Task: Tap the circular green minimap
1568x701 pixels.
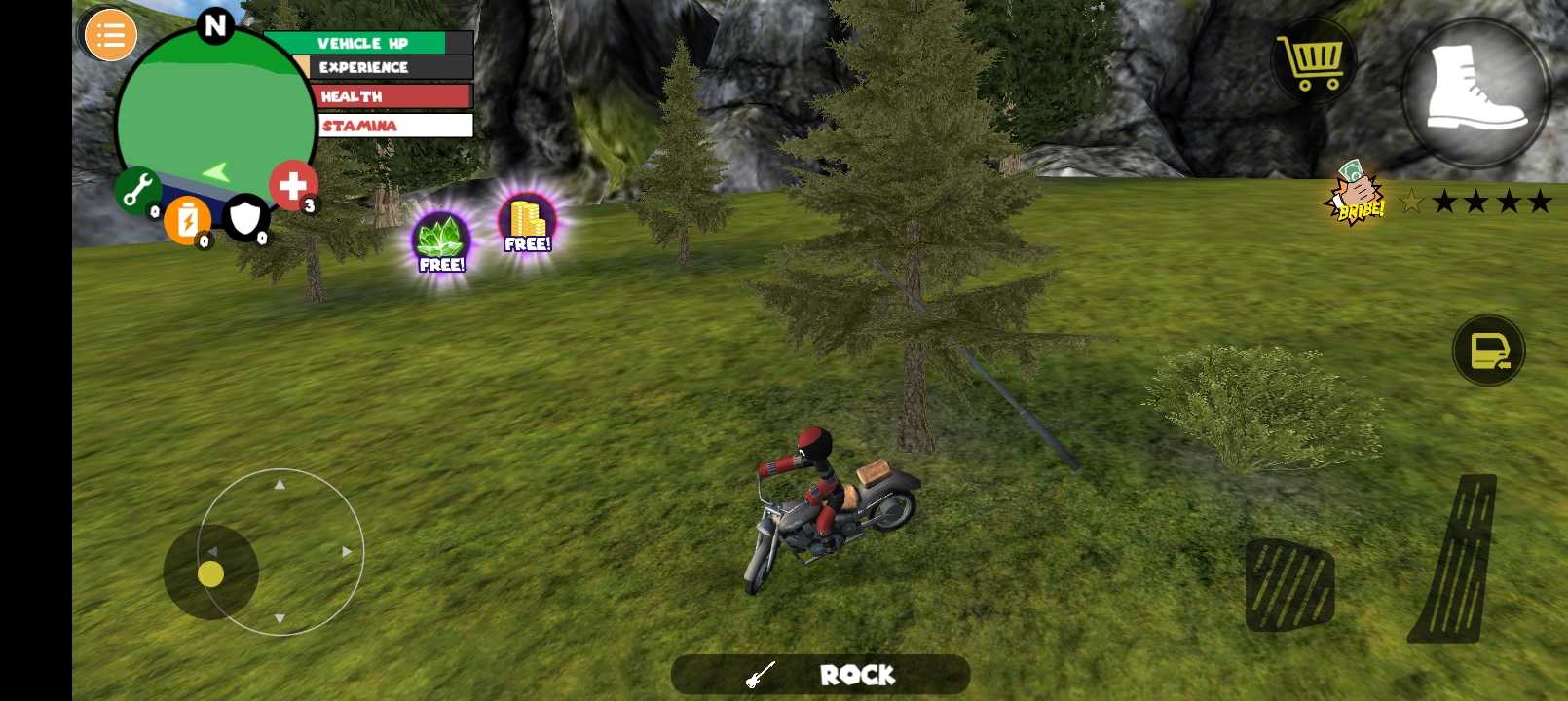Action: (214, 117)
